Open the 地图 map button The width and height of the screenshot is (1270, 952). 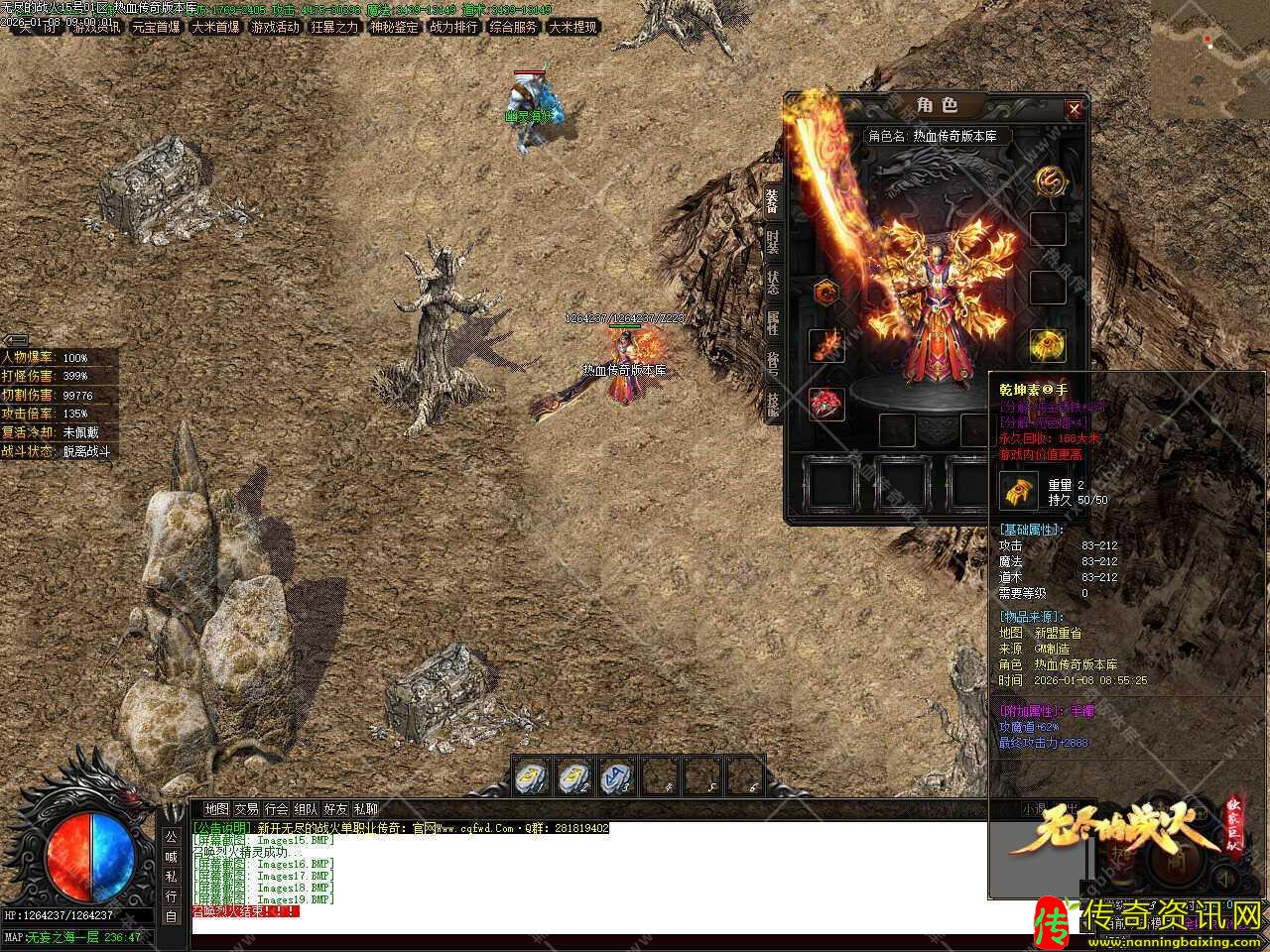pyautogui.click(x=216, y=809)
